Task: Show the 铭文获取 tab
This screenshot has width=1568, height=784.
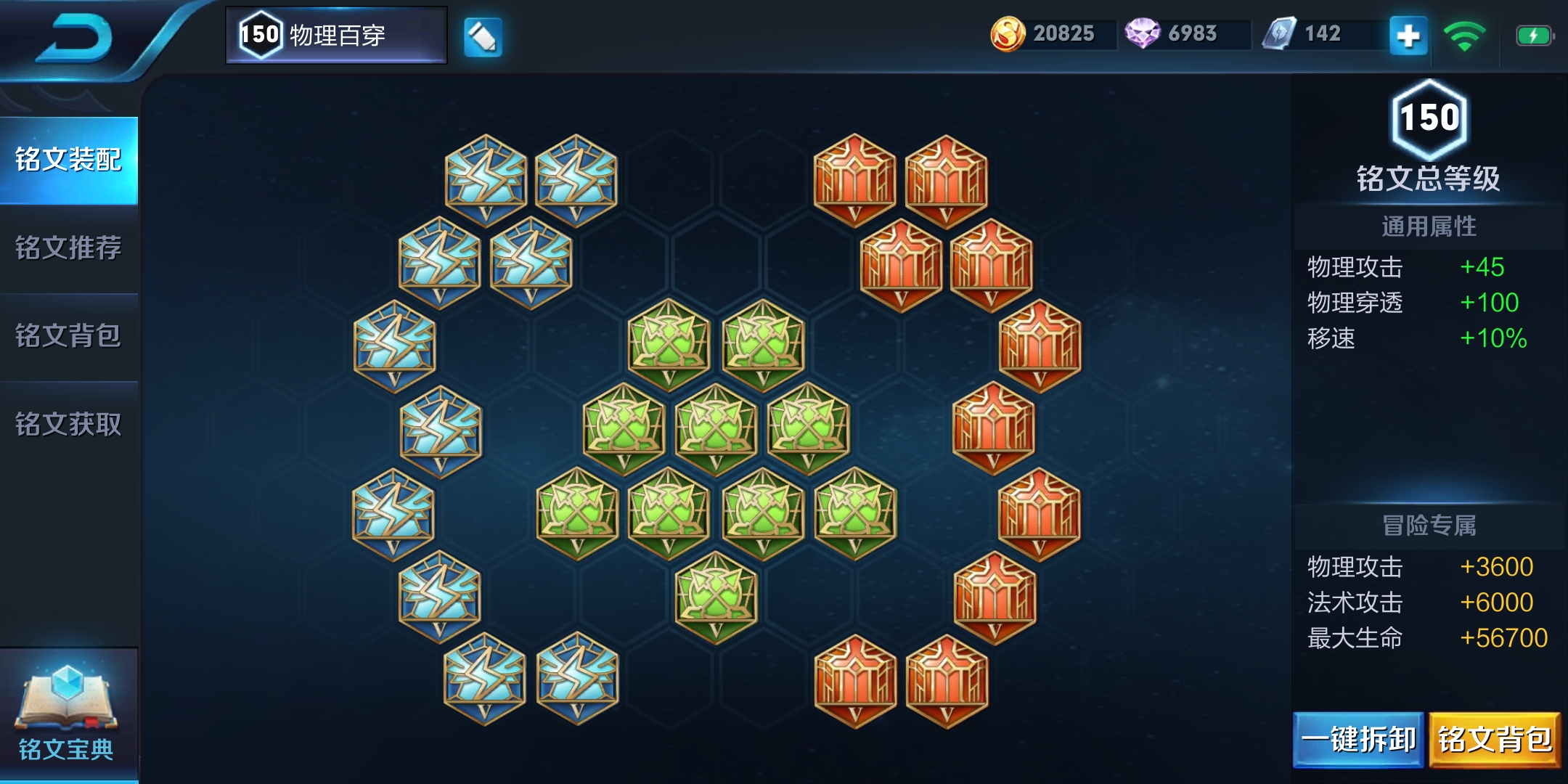Action: click(69, 425)
